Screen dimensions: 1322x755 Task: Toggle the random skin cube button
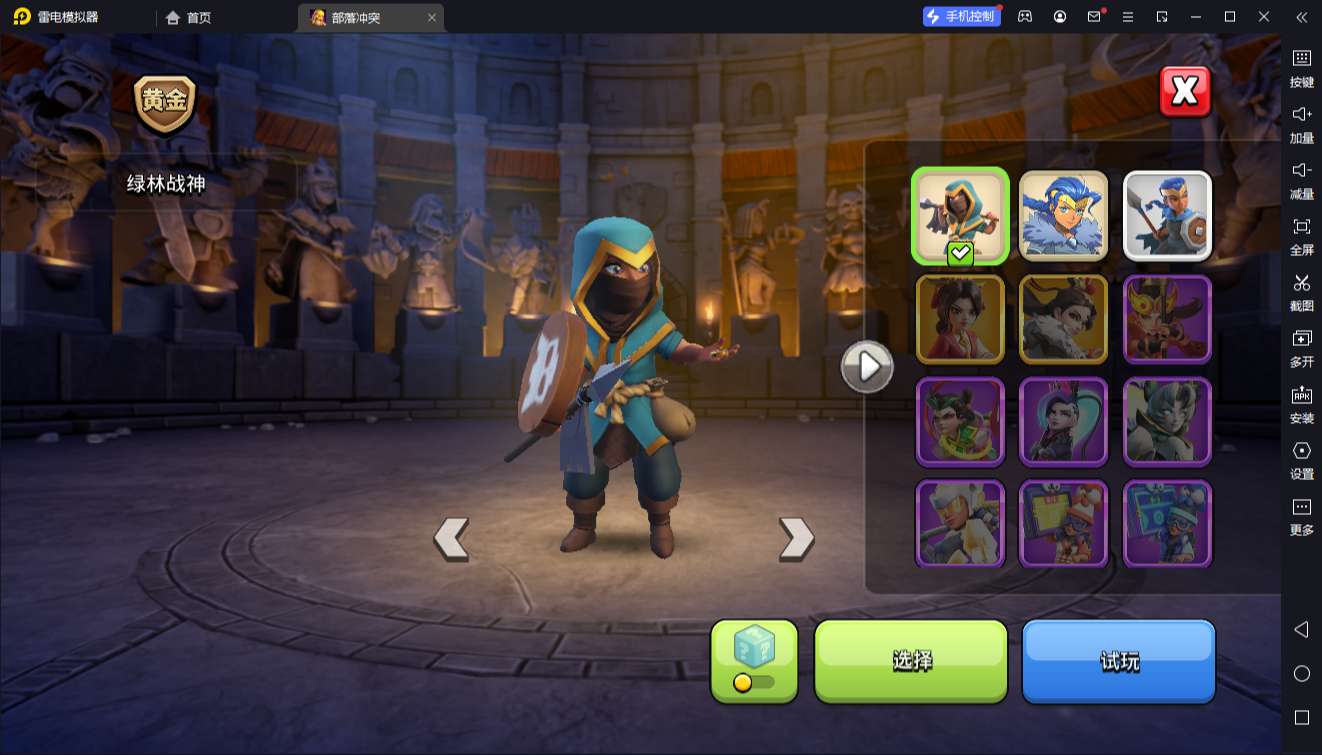click(x=754, y=660)
